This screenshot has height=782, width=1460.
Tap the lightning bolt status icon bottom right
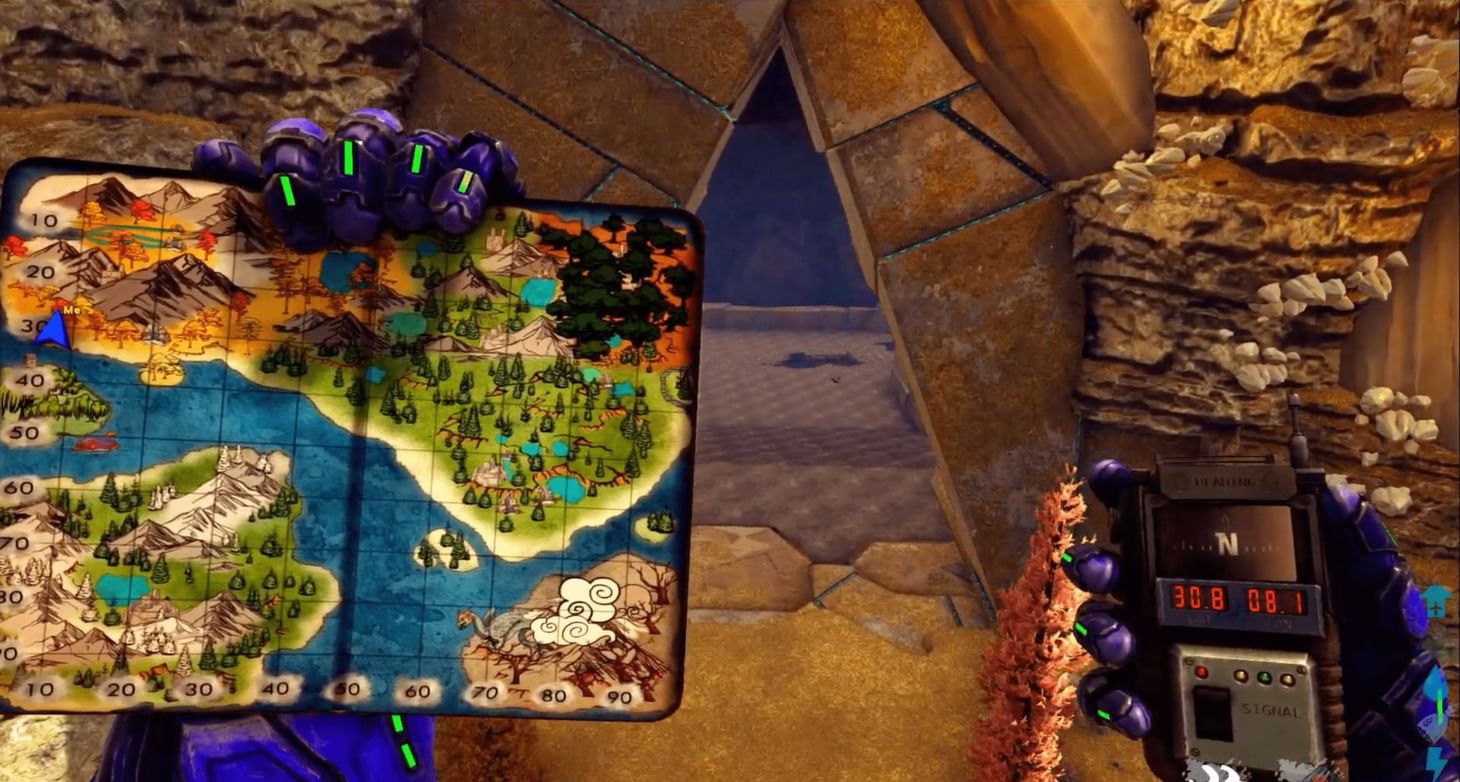1436,759
